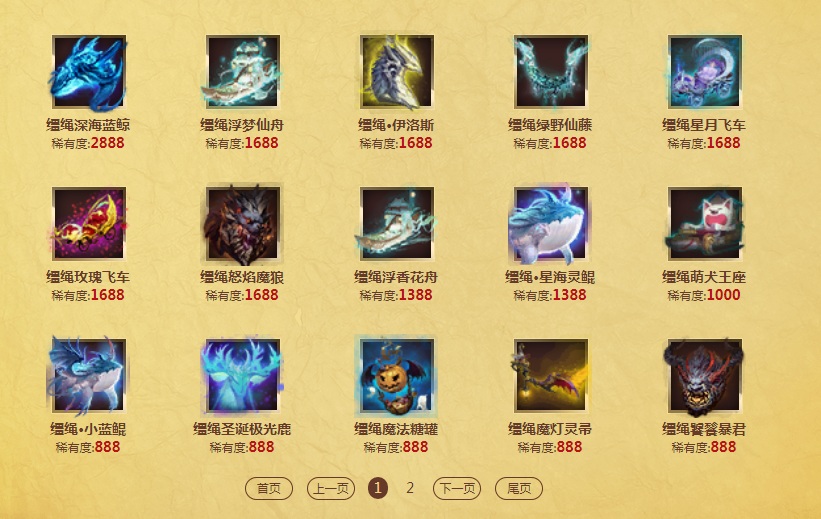Click the 上一页 previous page button
This screenshot has width=821, height=519.
(x=331, y=488)
